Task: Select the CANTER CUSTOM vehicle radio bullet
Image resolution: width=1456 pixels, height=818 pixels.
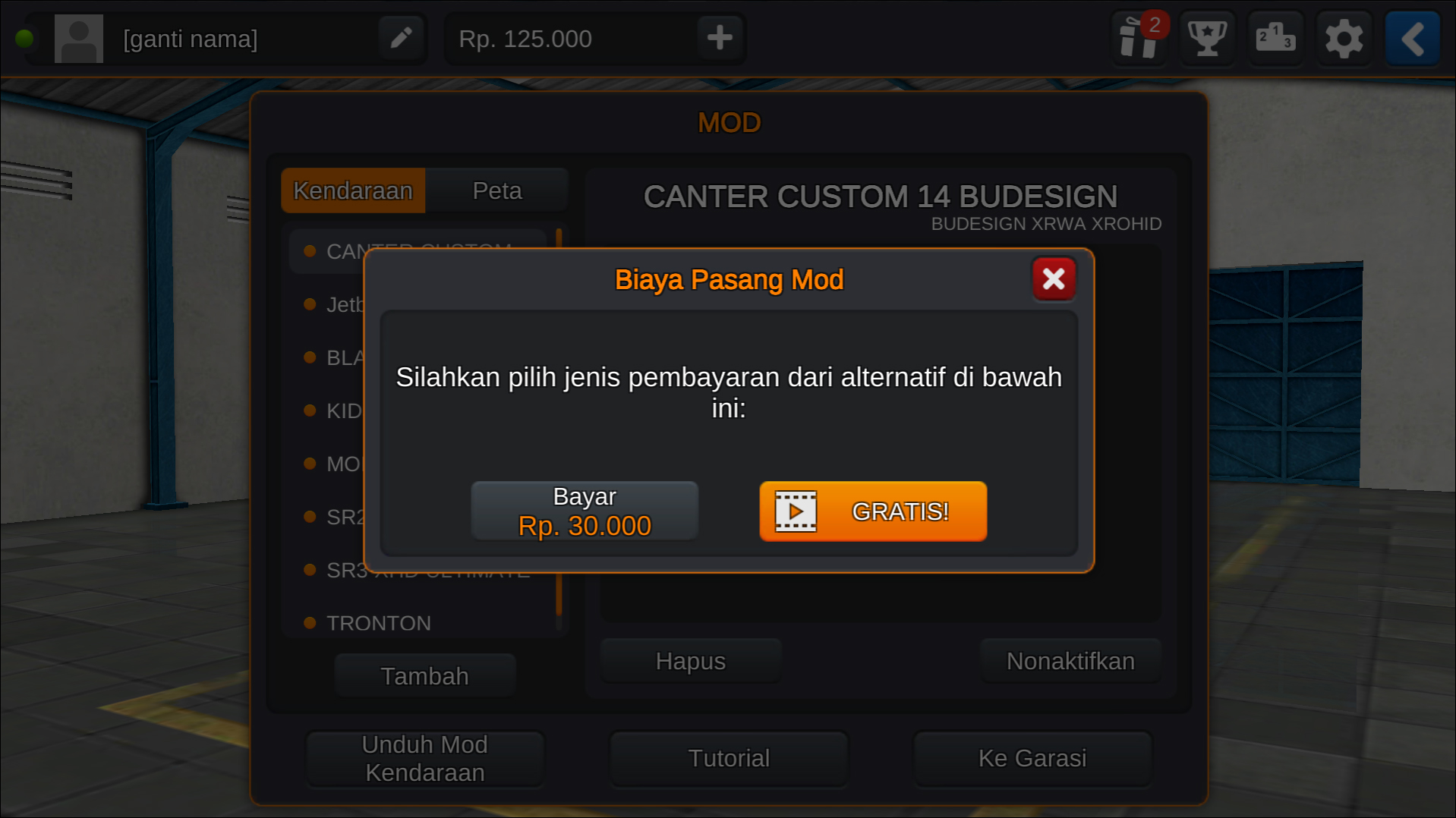Action: [x=310, y=251]
